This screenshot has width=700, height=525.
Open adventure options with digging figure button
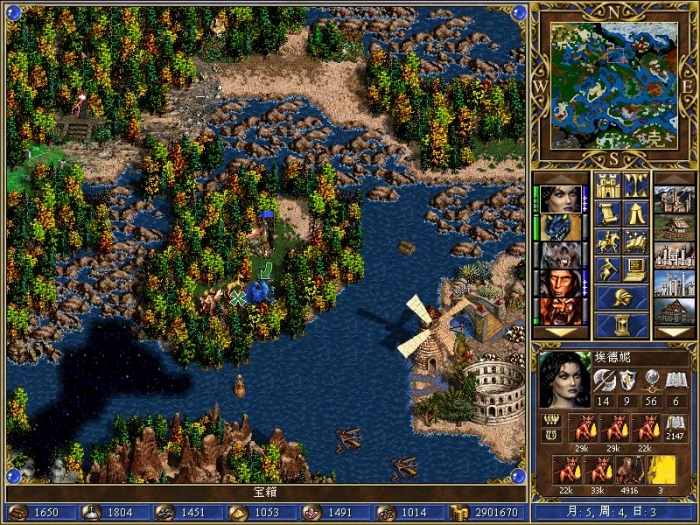coord(609,269)
